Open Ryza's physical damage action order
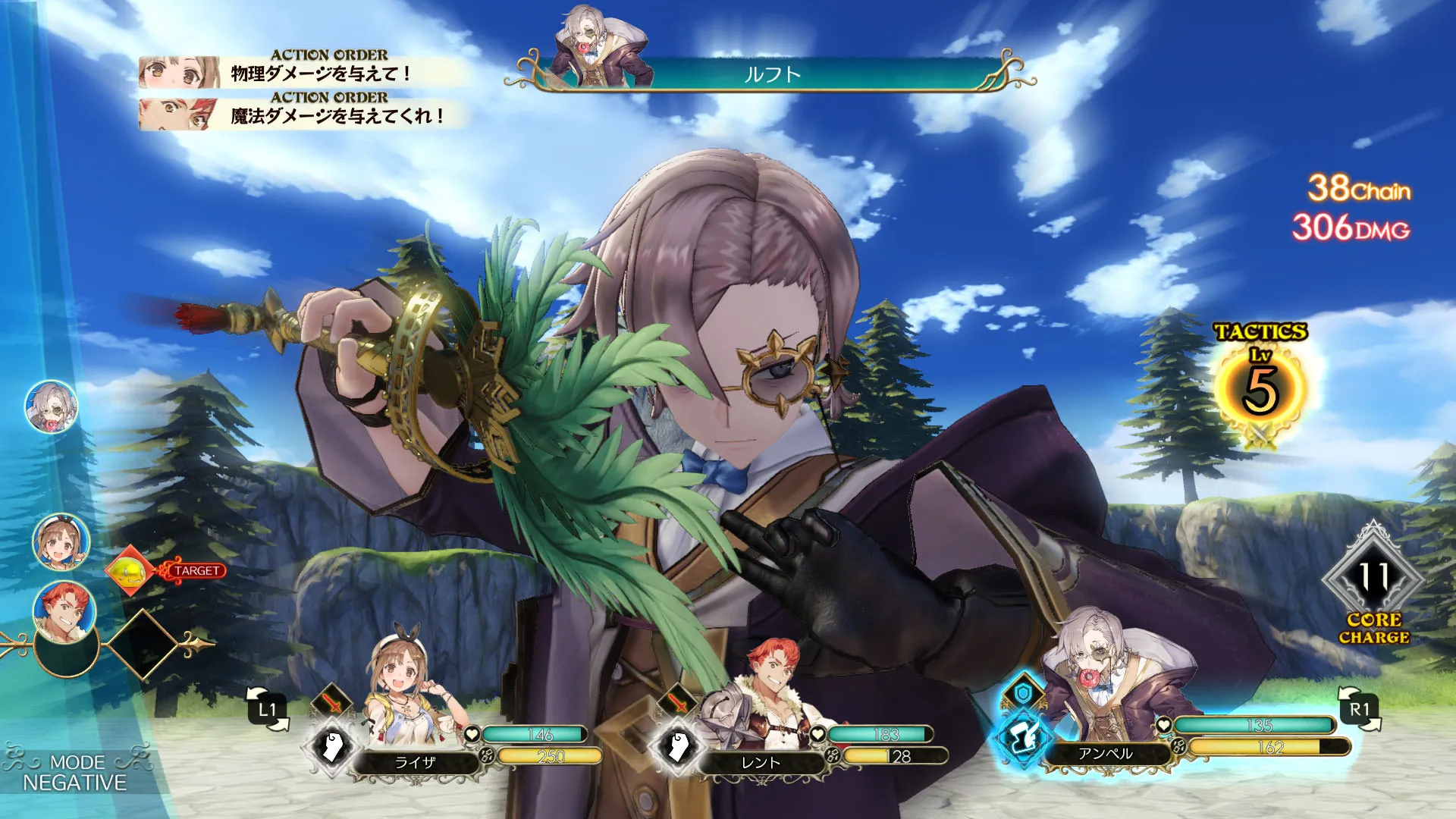1456x819 pixels. [x=303, y=74]
